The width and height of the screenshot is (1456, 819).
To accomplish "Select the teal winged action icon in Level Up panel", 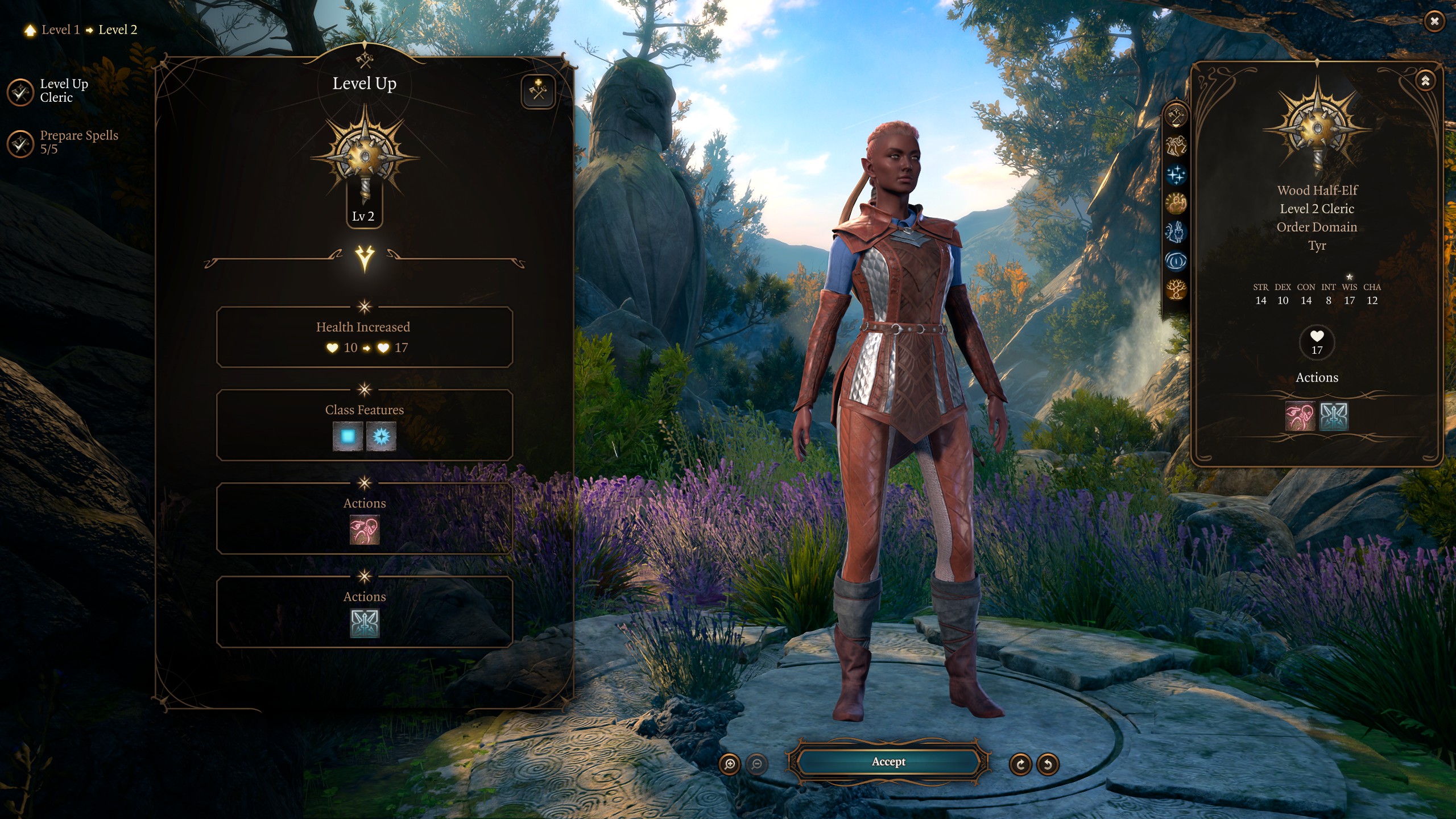I will click(x=364, y=623).
